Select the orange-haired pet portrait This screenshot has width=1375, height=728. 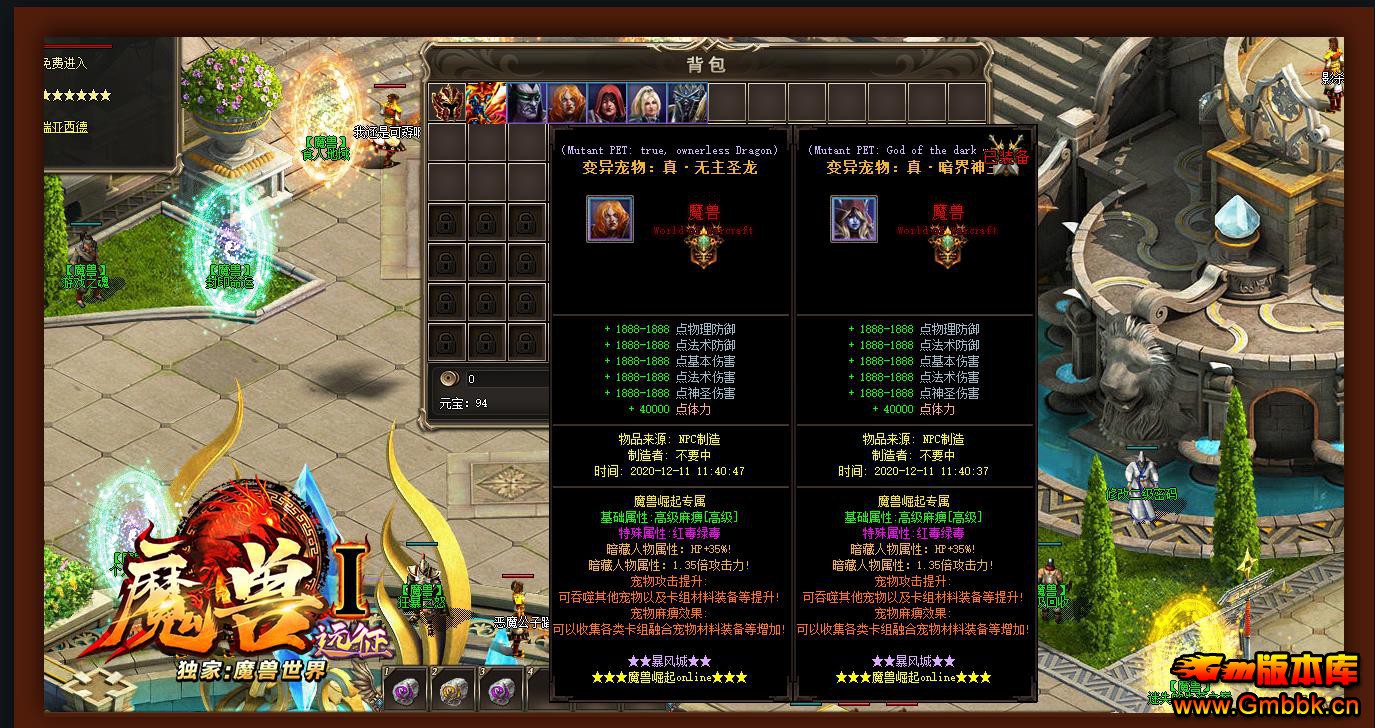click(567, 103)
